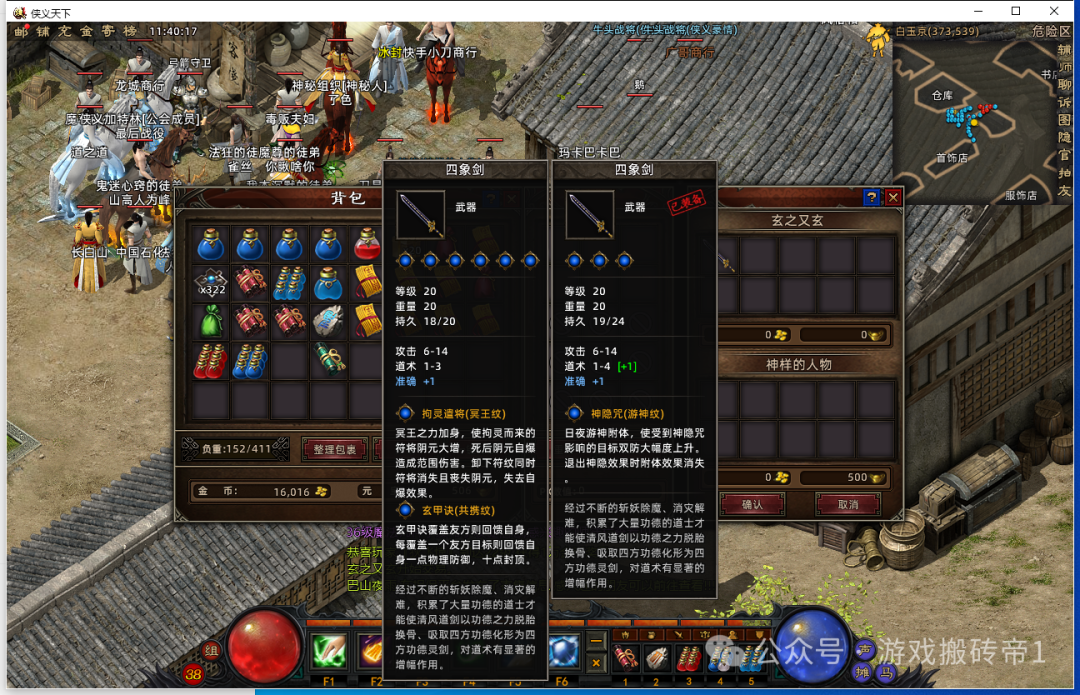Screen dimensions: 1080x695
Task: Maximize the game window
Action: point(1016,11)
